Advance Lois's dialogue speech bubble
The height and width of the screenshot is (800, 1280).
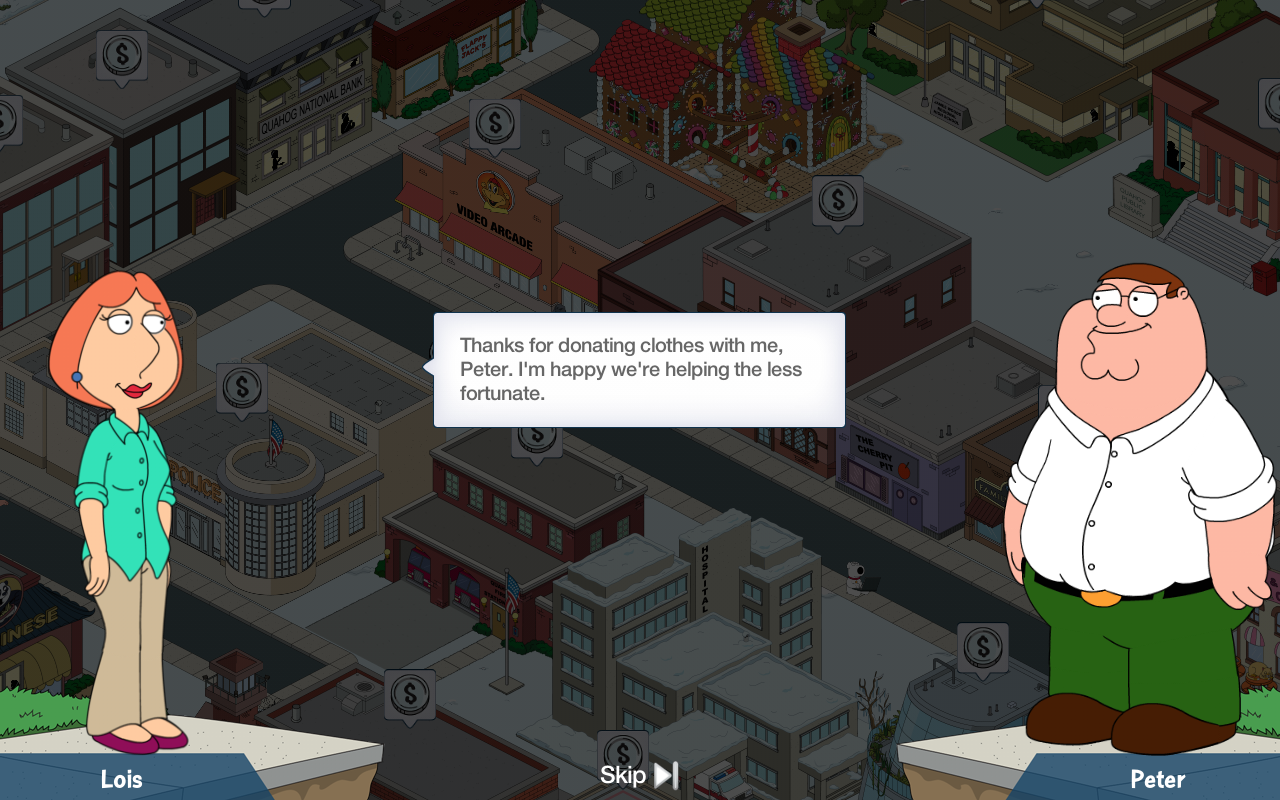(639, 370)
